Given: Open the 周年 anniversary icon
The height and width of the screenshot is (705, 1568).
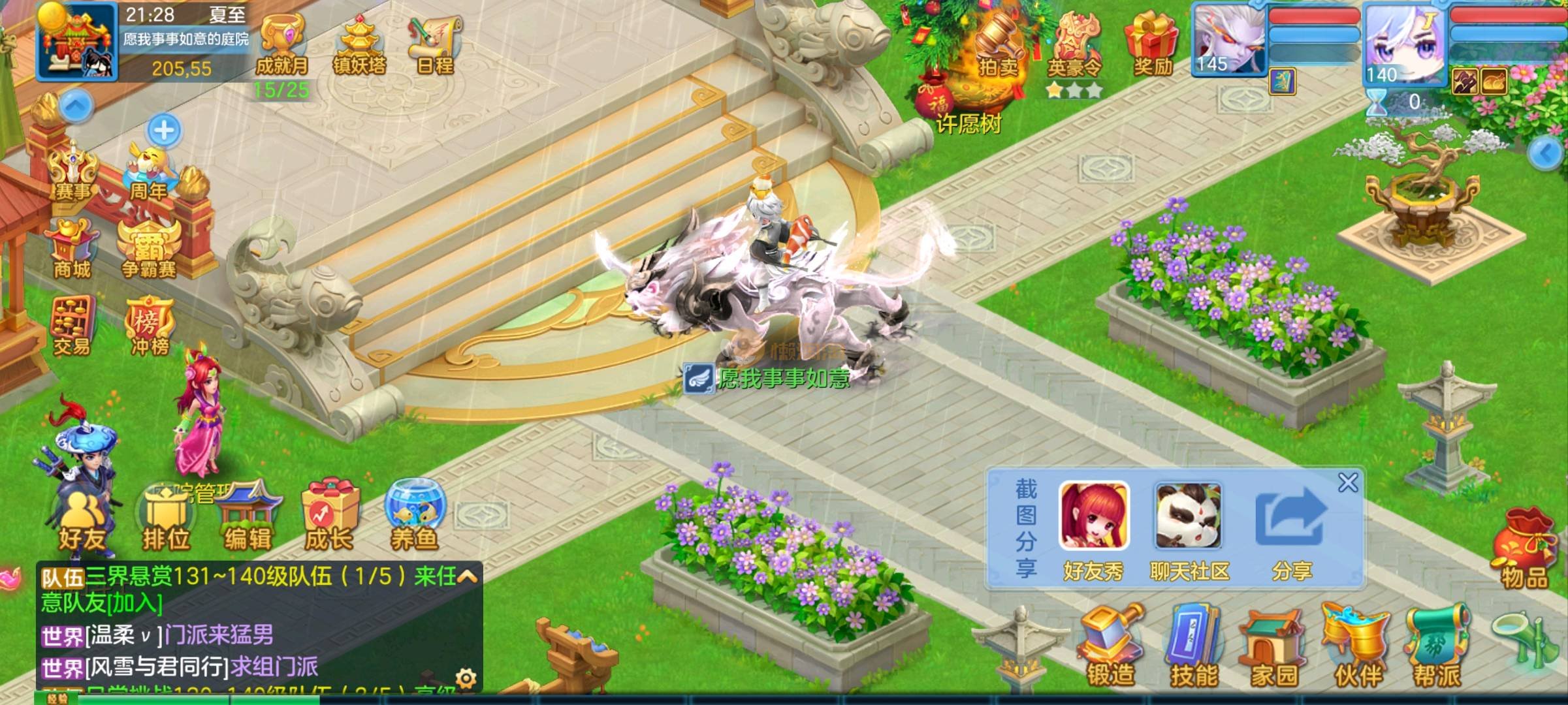Looking at the screenshot, I should [x=150, y=172].
